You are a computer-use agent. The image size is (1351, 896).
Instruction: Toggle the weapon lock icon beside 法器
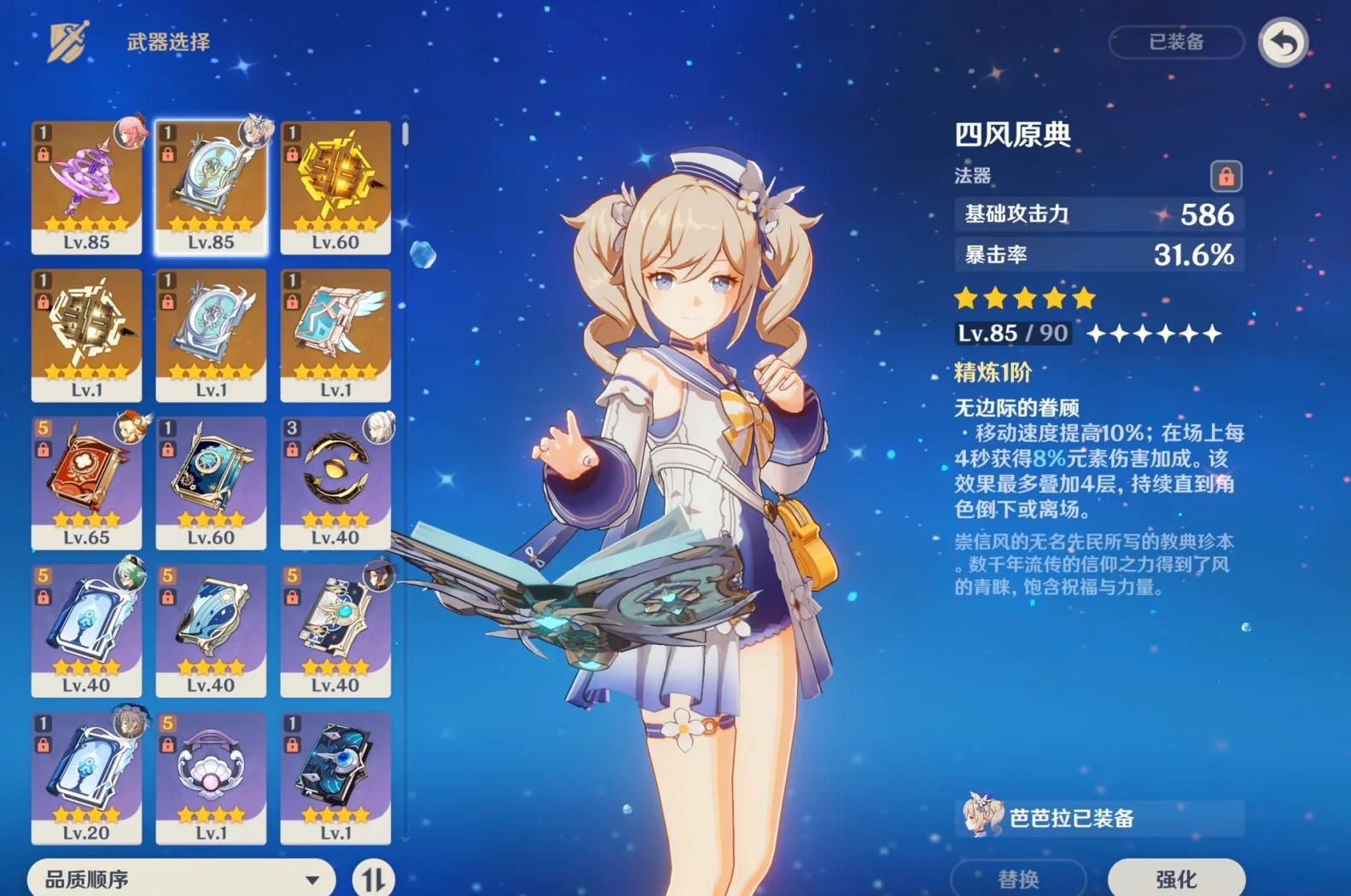(x=1226, y=176)
